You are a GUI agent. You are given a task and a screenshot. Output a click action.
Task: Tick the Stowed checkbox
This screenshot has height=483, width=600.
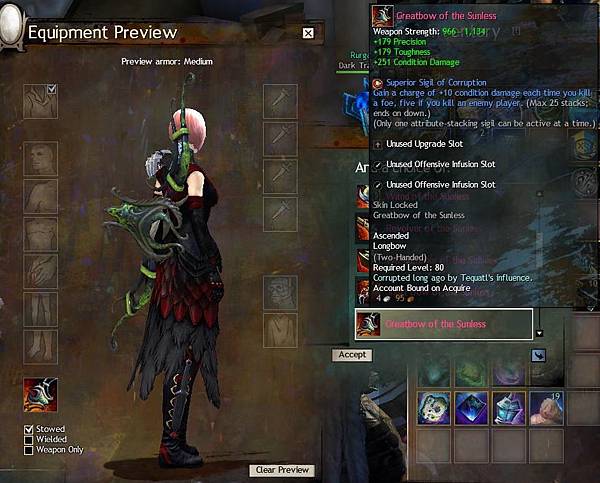pos(29,429)
